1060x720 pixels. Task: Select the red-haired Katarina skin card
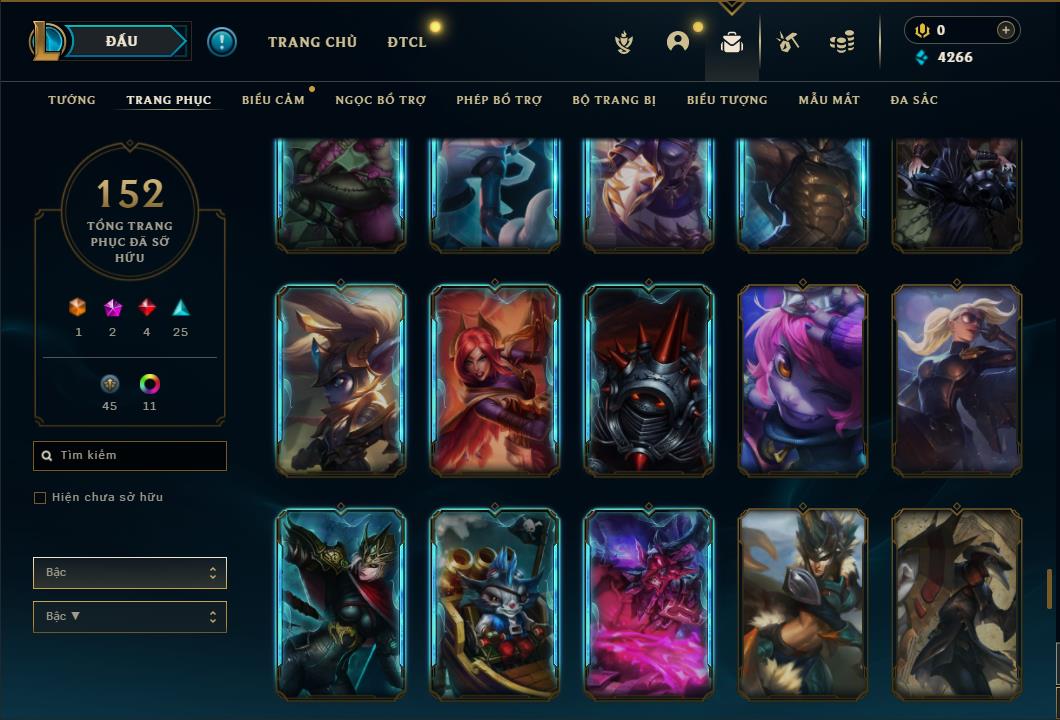[495, 380]
